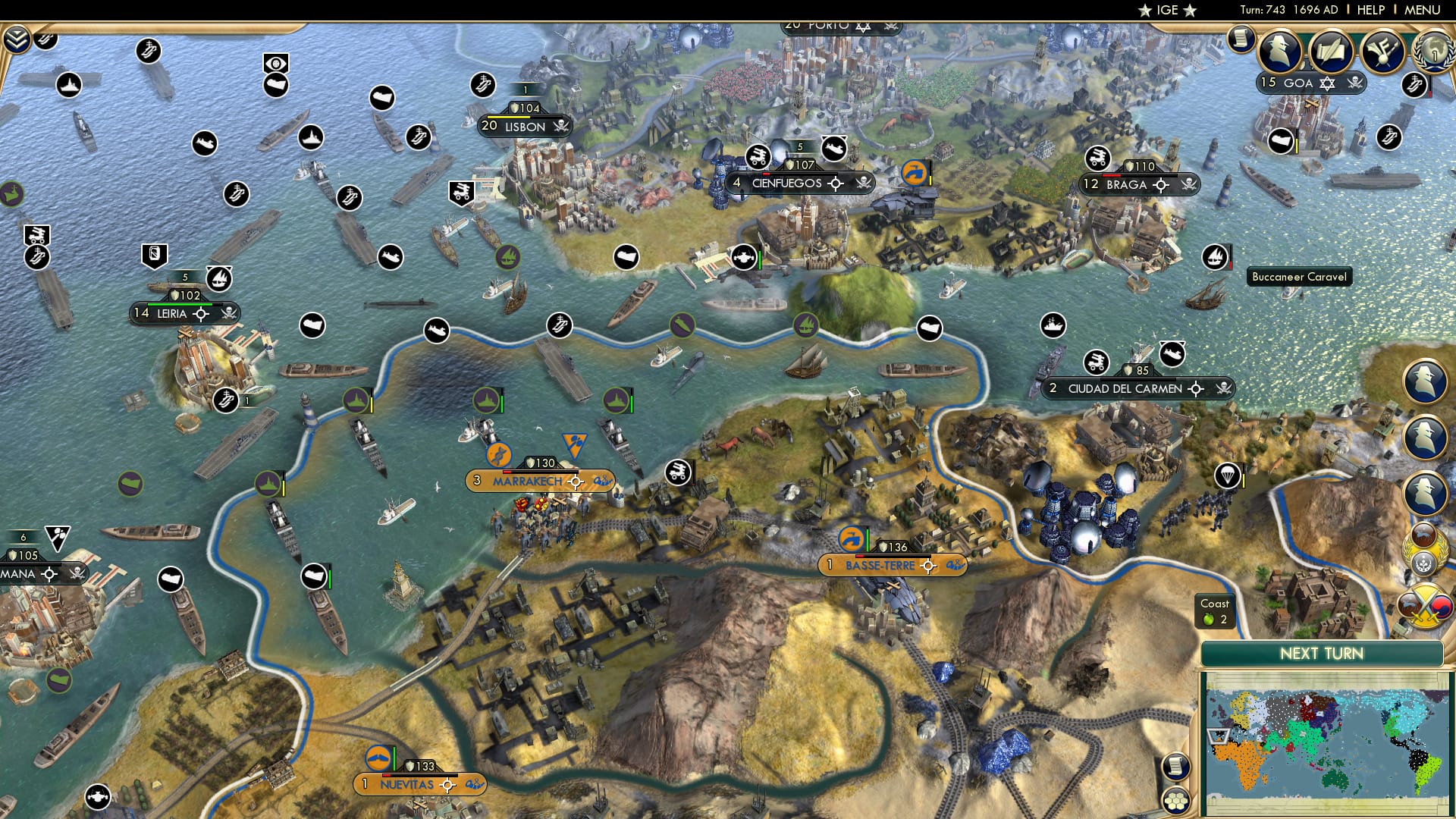Open the HELP item

1371,11
